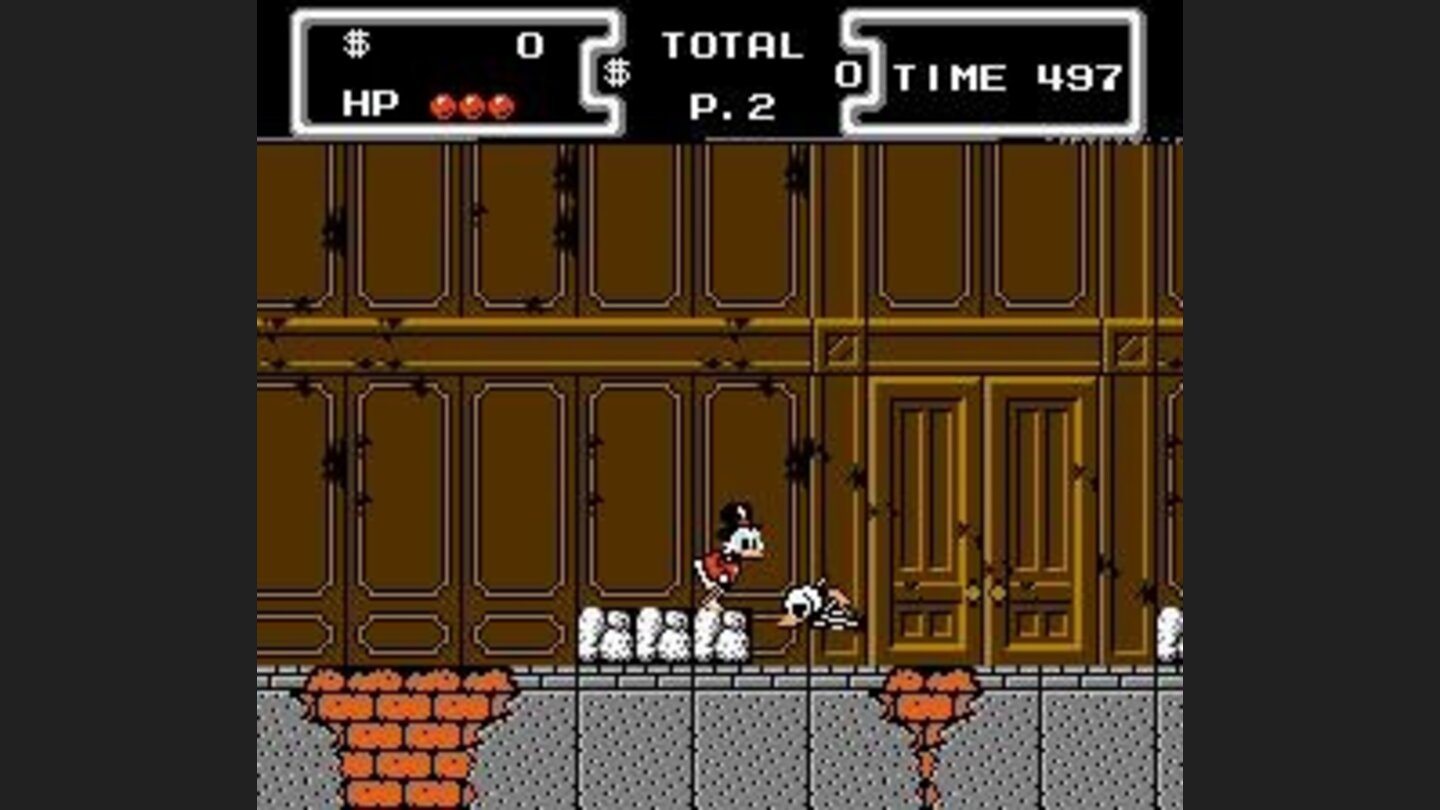Image resolution: width=1440 pixels, height=810 pixels.
Task: Toggle the HP label in the status box
Action: 368,103
